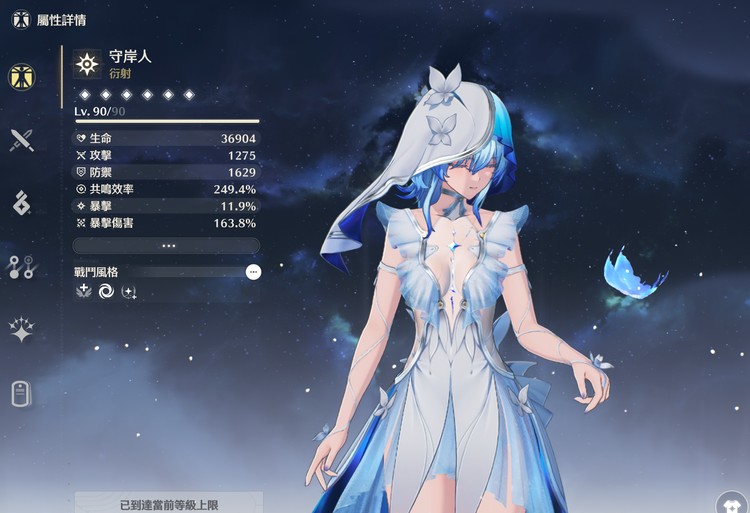Click the Spectro element icon beside character name
Image resolution: width=750 pixels, height=513 pixels.
pos(88,65)
